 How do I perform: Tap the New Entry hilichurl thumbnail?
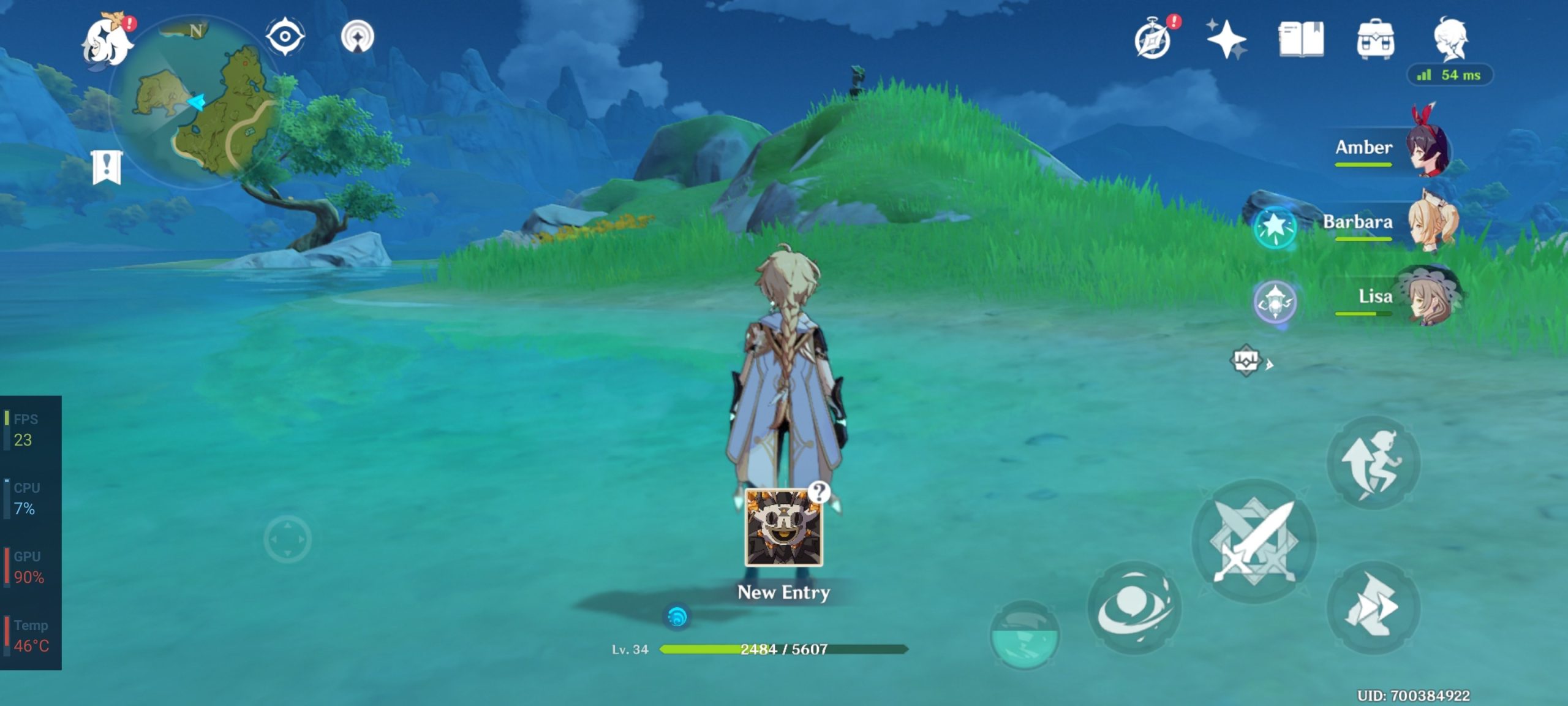[x=783, y=527]
